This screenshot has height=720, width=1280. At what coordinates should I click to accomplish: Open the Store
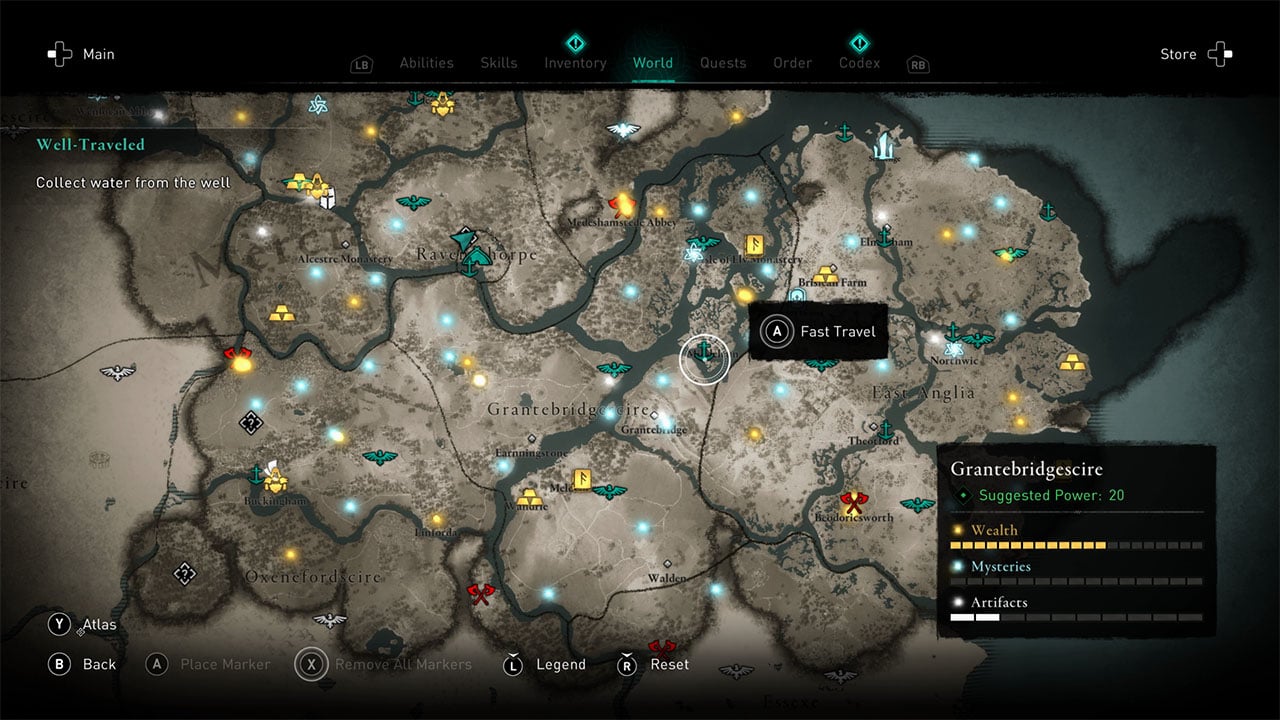click(1195, 54)
